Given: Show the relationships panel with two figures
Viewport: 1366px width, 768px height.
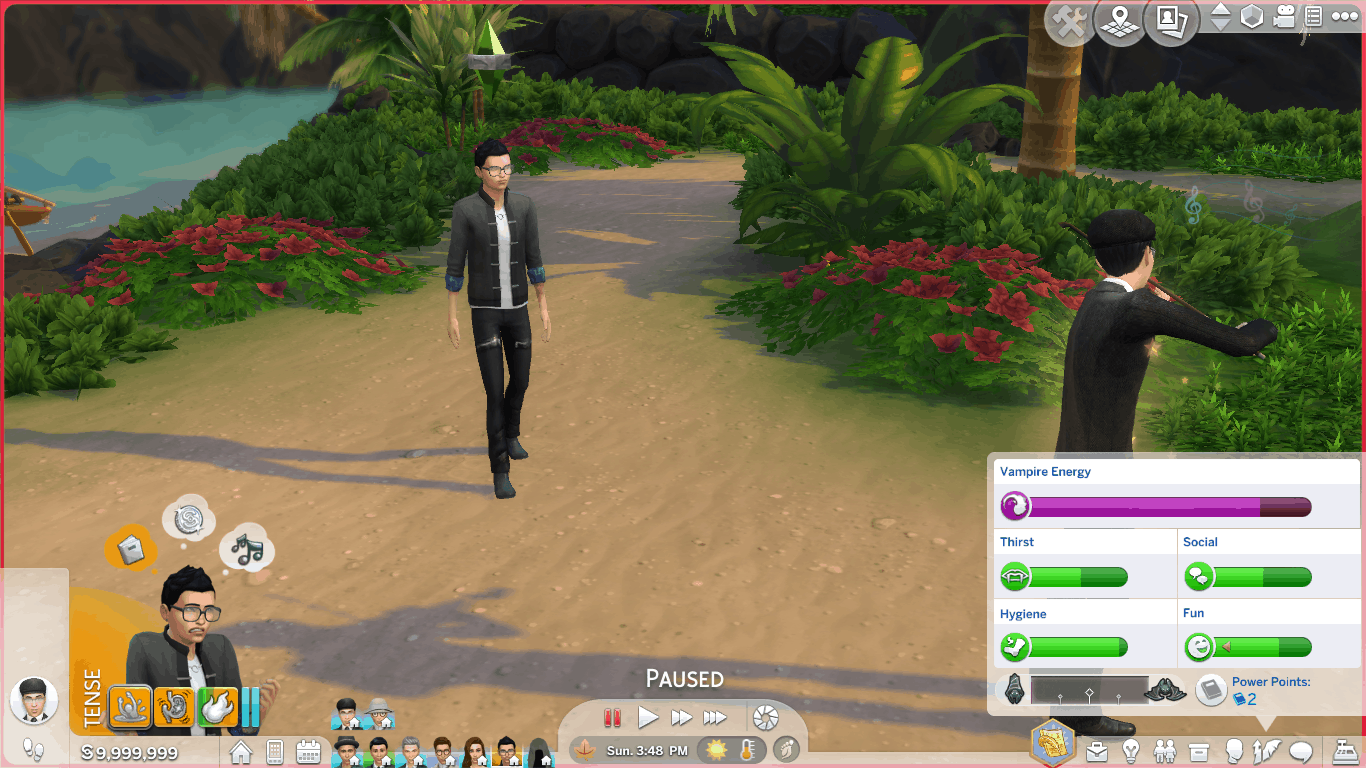Looking at the screenshot, I should 1165,750.
